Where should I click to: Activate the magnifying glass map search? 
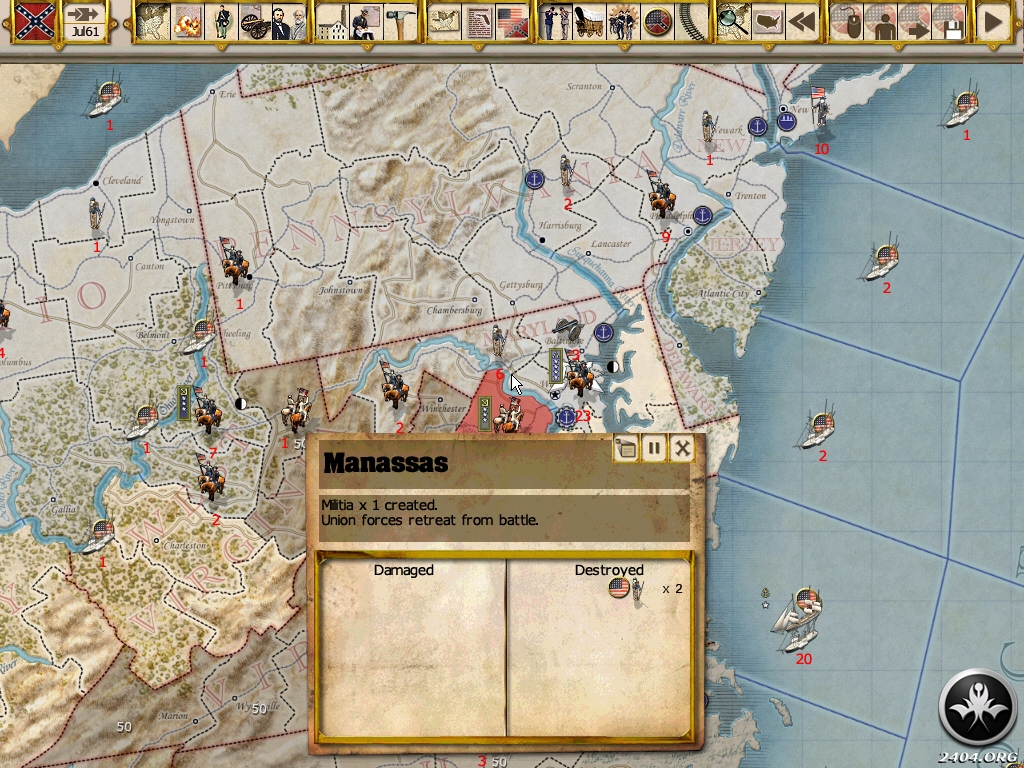tap(734, 21)
